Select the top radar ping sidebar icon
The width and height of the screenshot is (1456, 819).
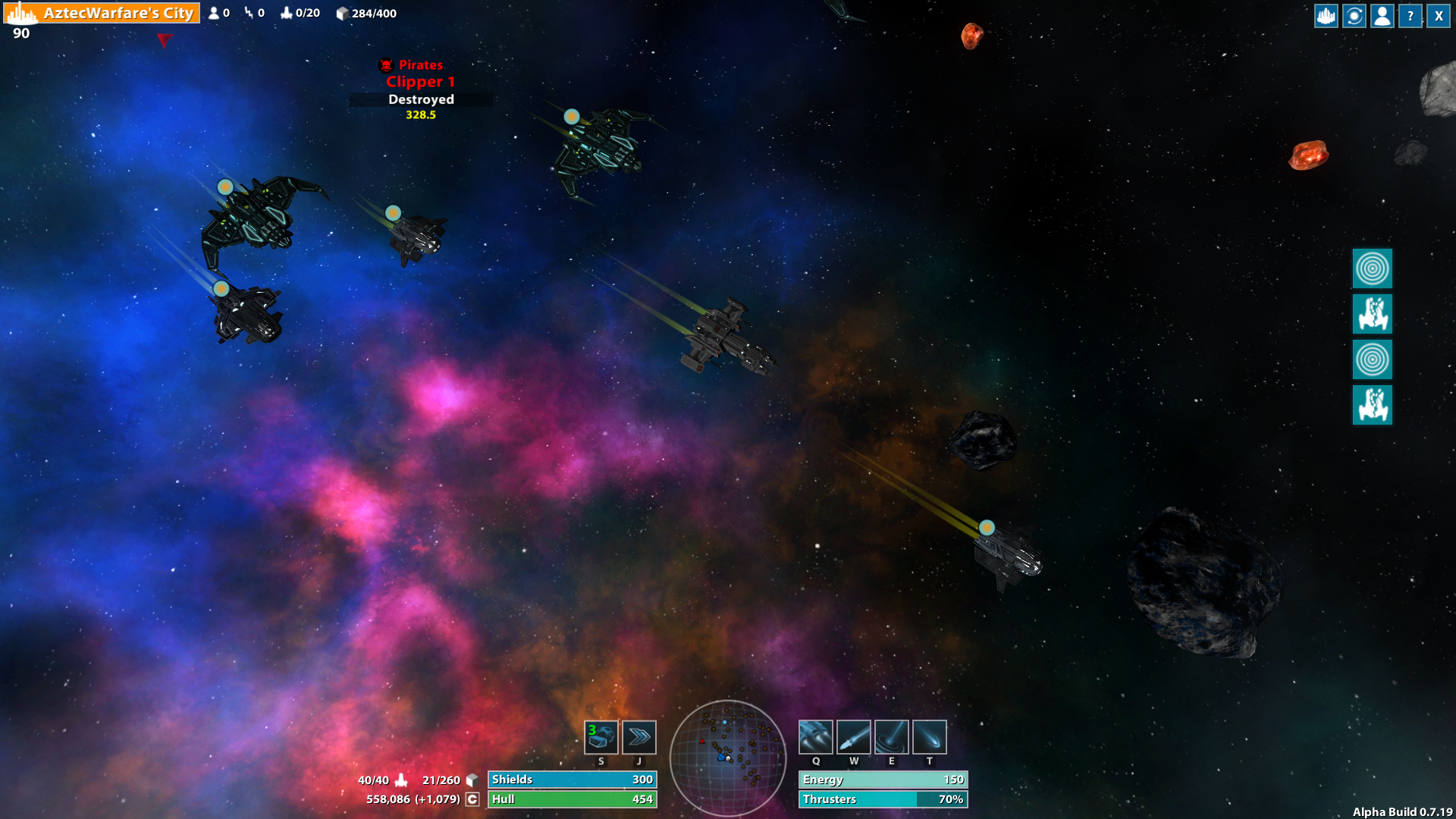click(x=1373, y=268)
